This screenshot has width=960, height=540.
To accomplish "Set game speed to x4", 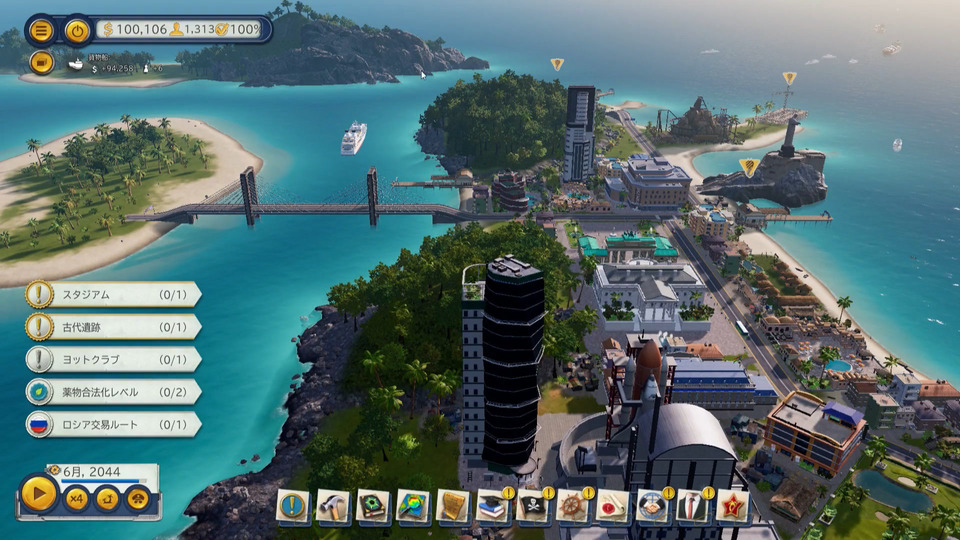I will (76, 497).
